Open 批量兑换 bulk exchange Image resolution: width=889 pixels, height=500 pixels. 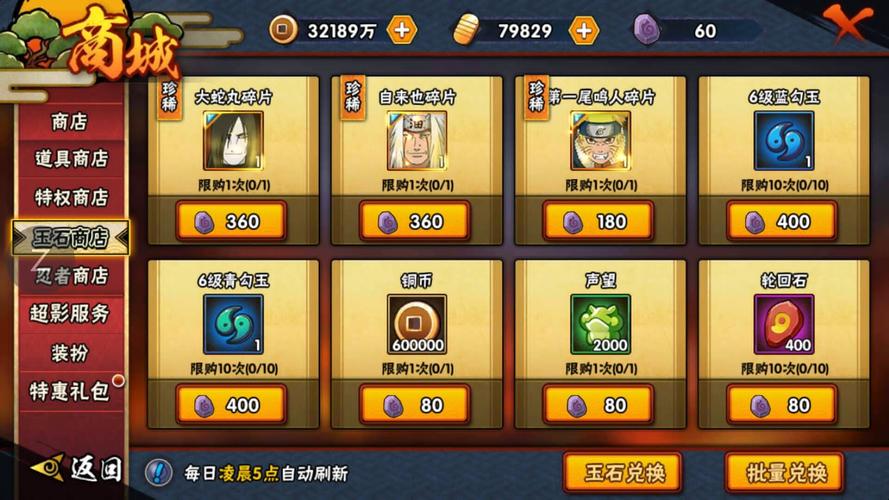(x=784, y=472)
